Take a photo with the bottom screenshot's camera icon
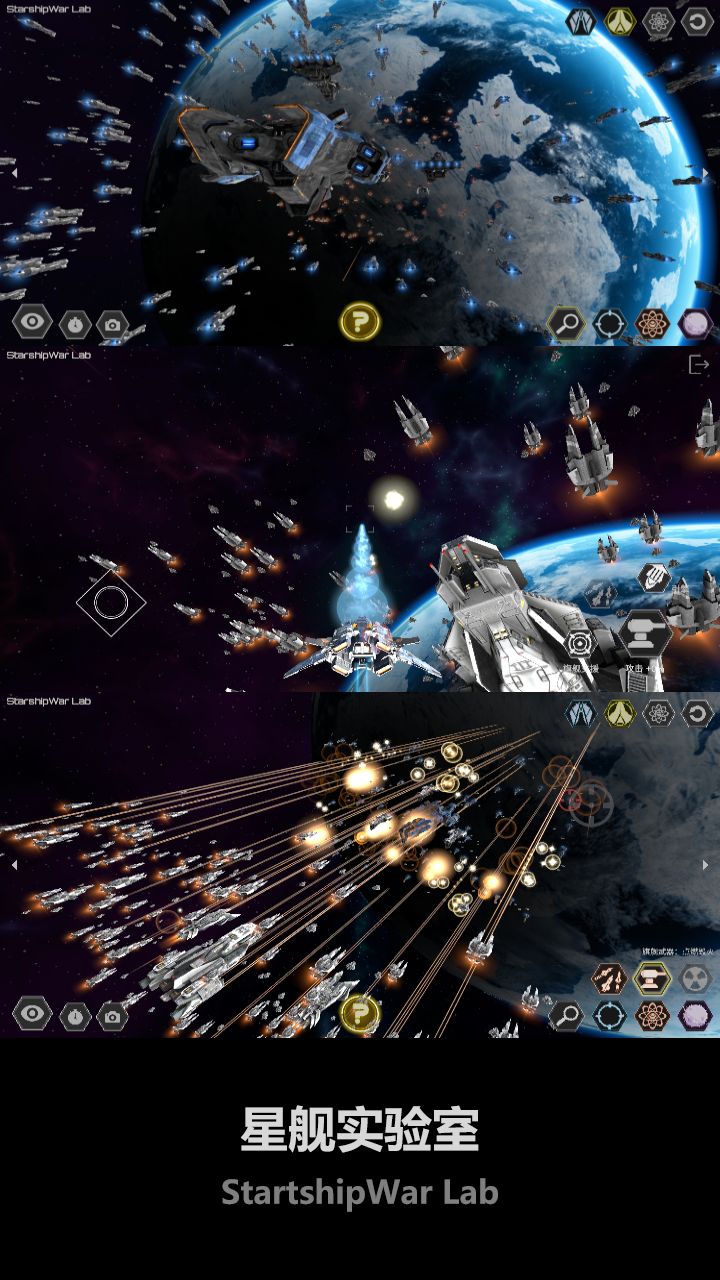Viewport: 720px width, 1280px height. click(x=112, y=1016)
